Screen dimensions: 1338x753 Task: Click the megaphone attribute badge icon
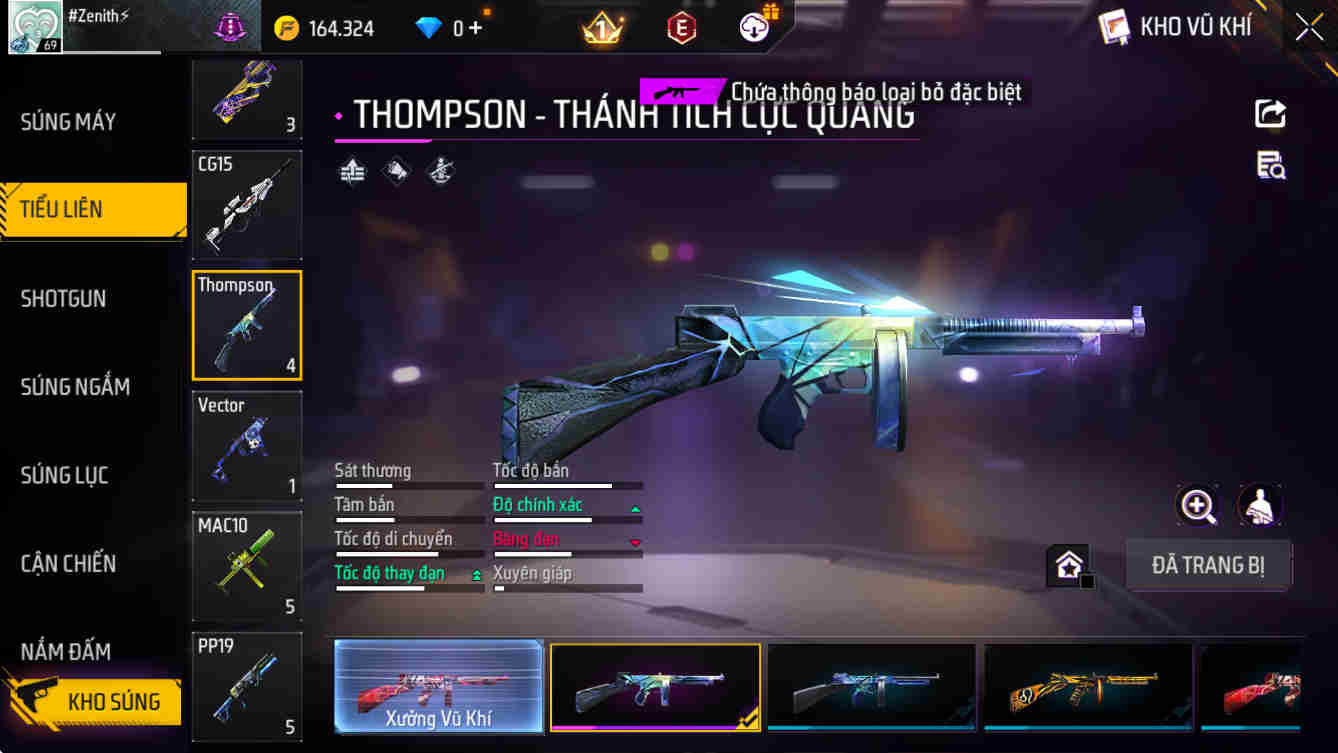pos(395,171)
